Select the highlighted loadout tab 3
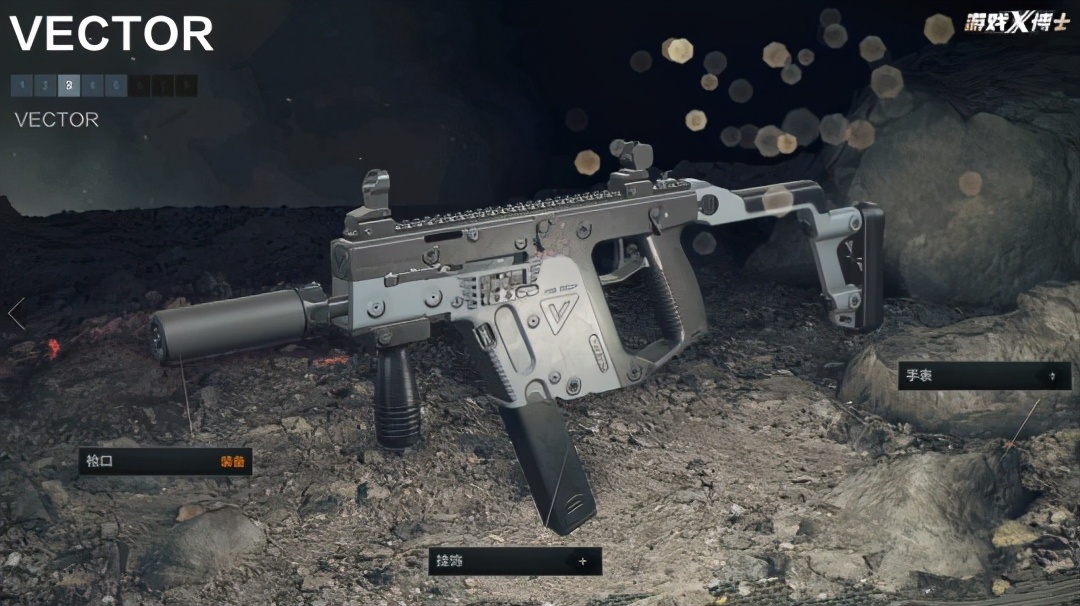The height and width of the screenshot is (606, 1080). pos(69,86)
